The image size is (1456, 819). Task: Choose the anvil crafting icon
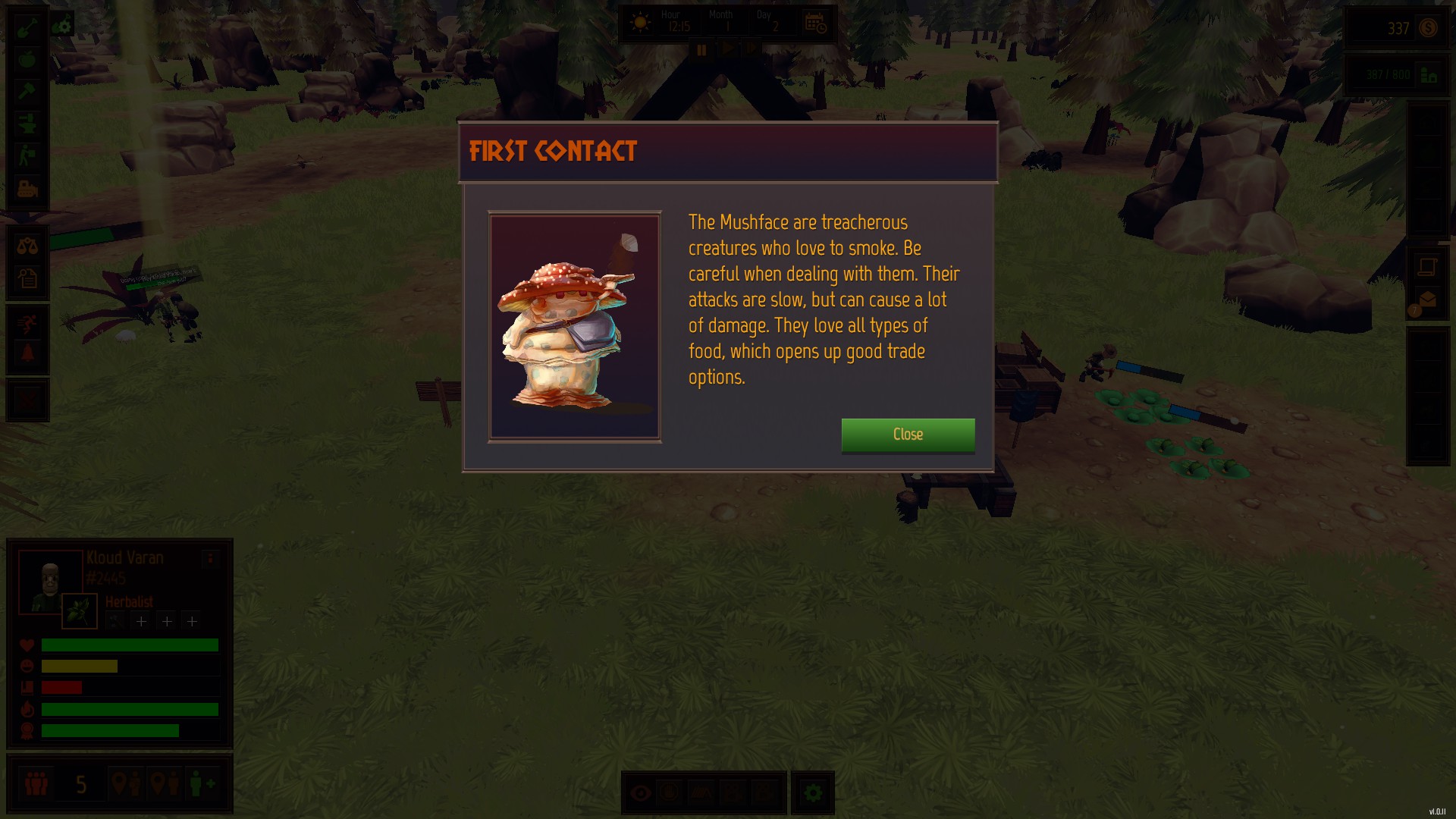pos(27,124)
